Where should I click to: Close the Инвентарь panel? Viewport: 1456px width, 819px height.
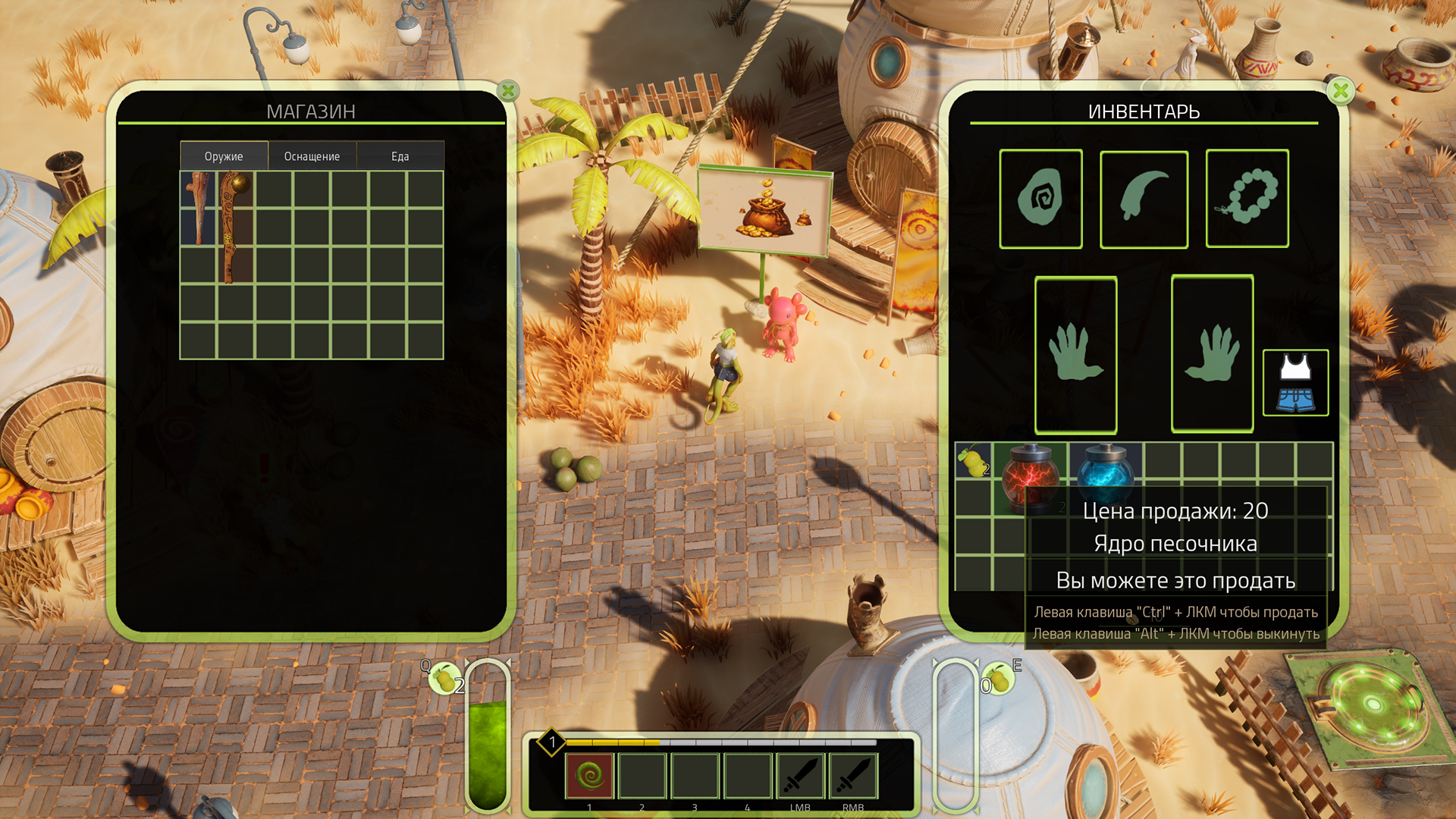[x=1340, y=92]
